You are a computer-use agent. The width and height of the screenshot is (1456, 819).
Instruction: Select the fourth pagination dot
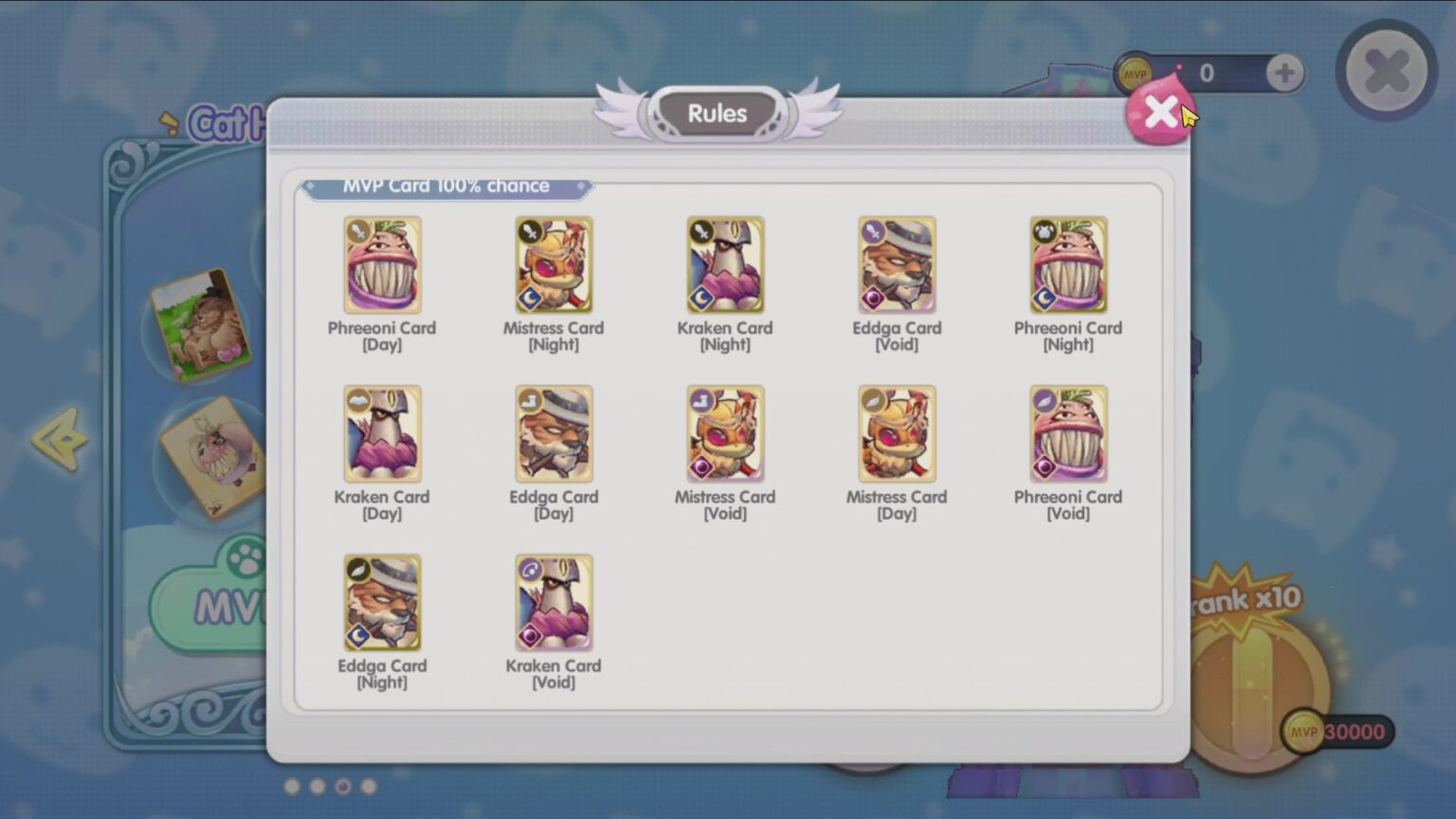tap(369, 785)
